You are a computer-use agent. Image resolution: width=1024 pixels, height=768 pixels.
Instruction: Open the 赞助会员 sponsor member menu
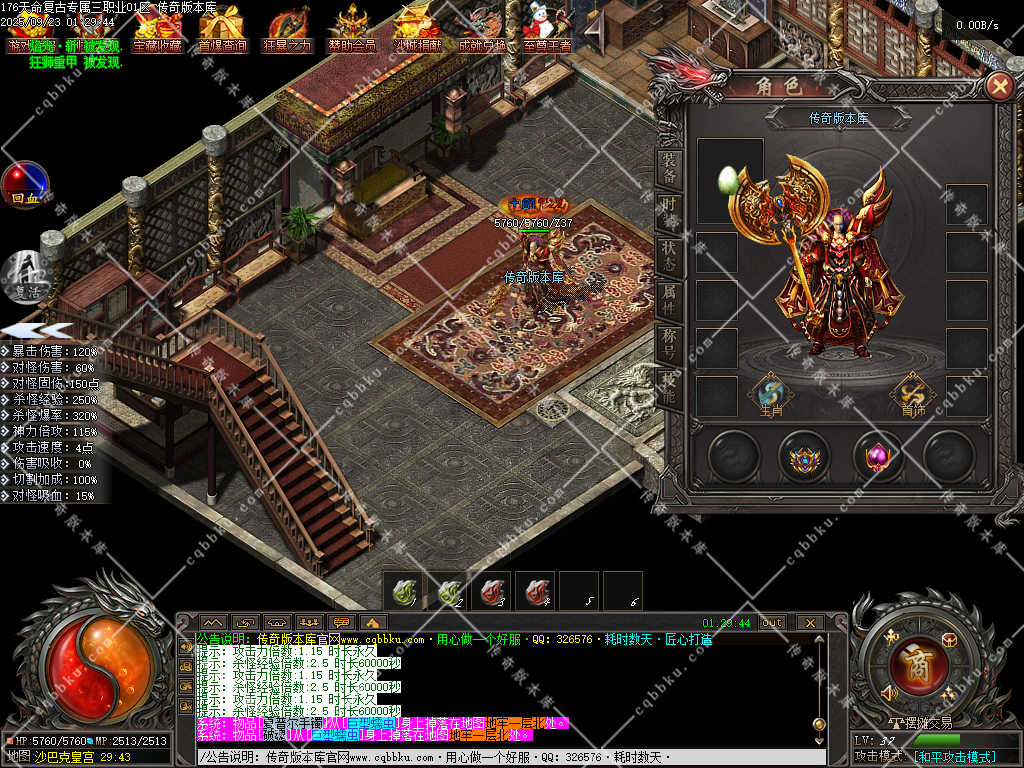tap(352, 30)
